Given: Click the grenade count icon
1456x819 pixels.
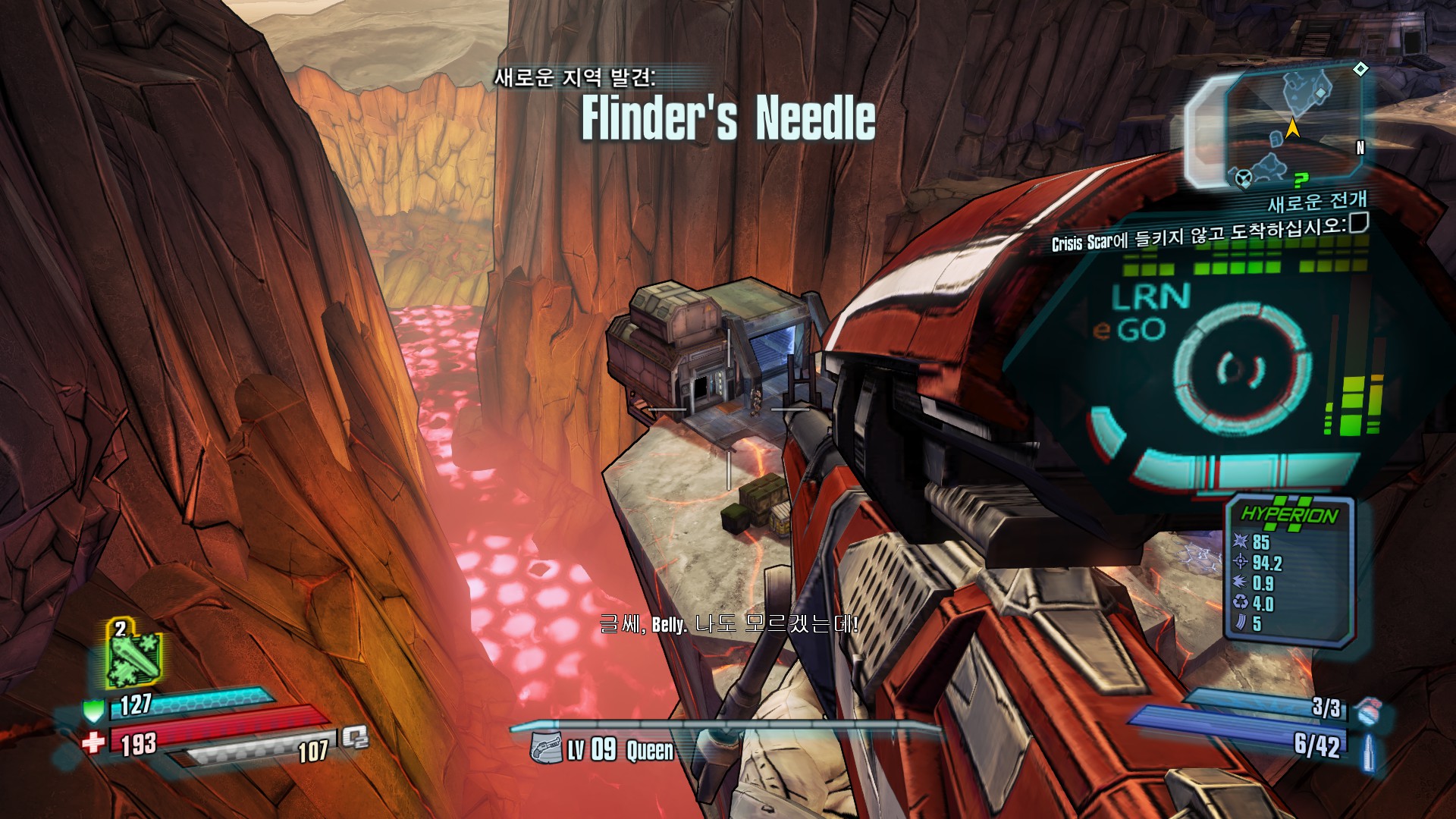Looking at the screenshot, I should (1367, 711).
